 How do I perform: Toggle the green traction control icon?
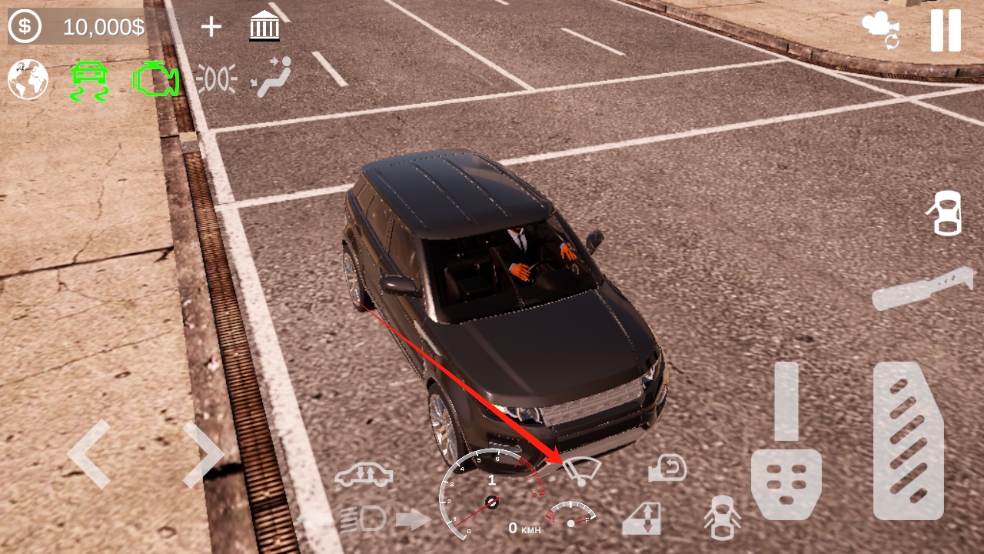[88, 80]
